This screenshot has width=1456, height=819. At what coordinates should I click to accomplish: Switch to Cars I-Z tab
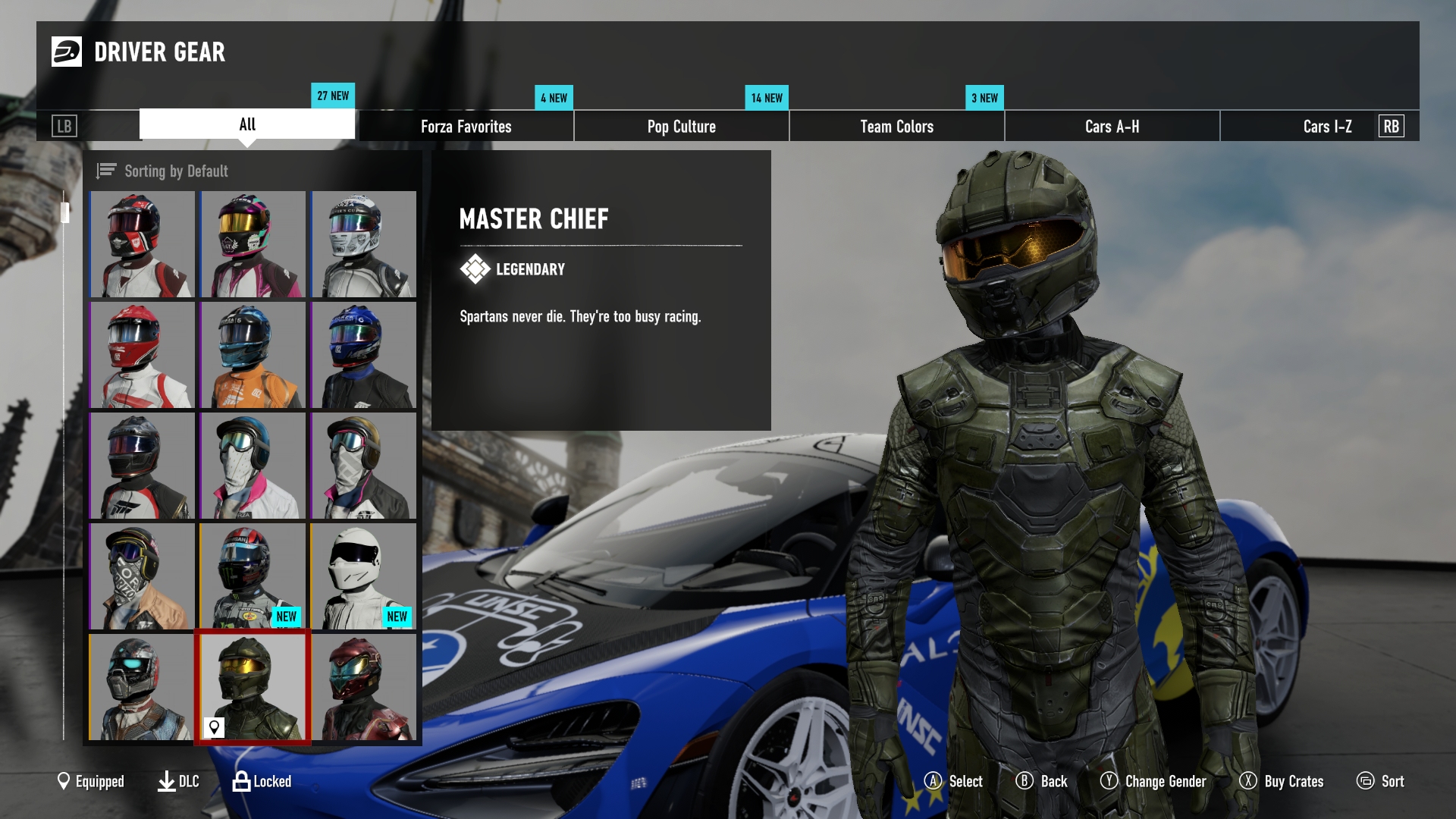point(1327,127)
